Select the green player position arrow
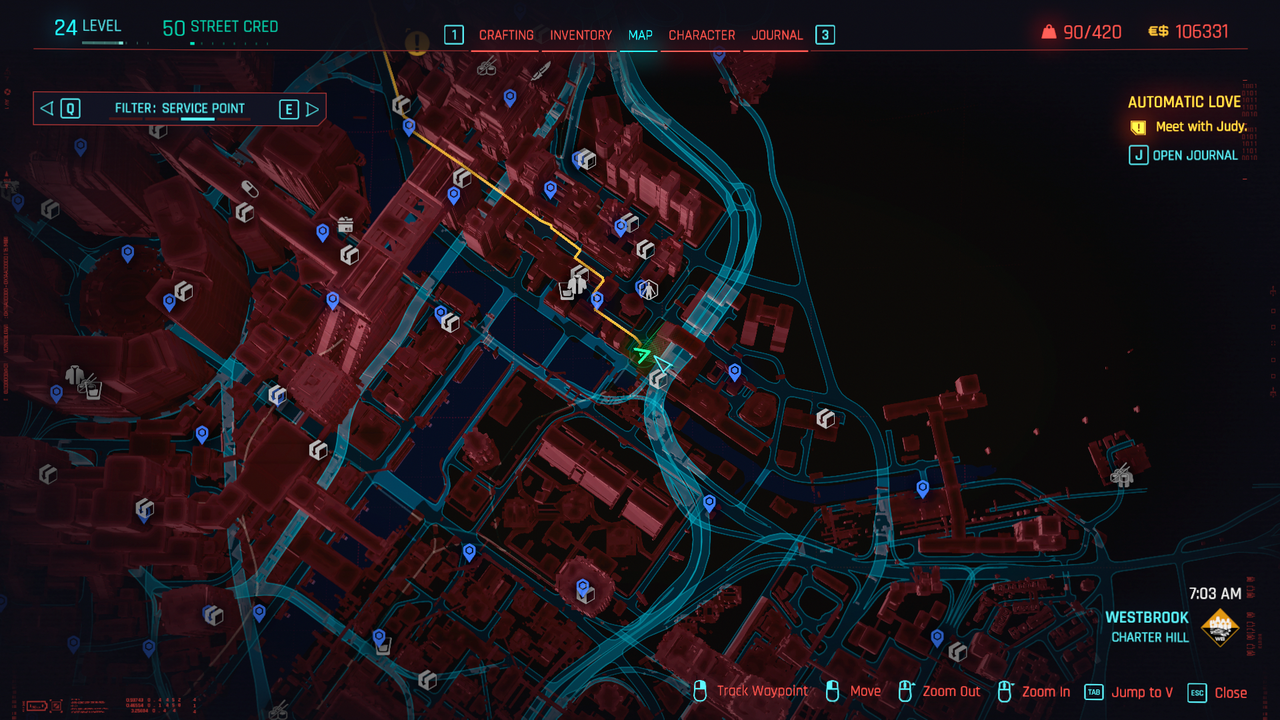 tap(642, 353)
